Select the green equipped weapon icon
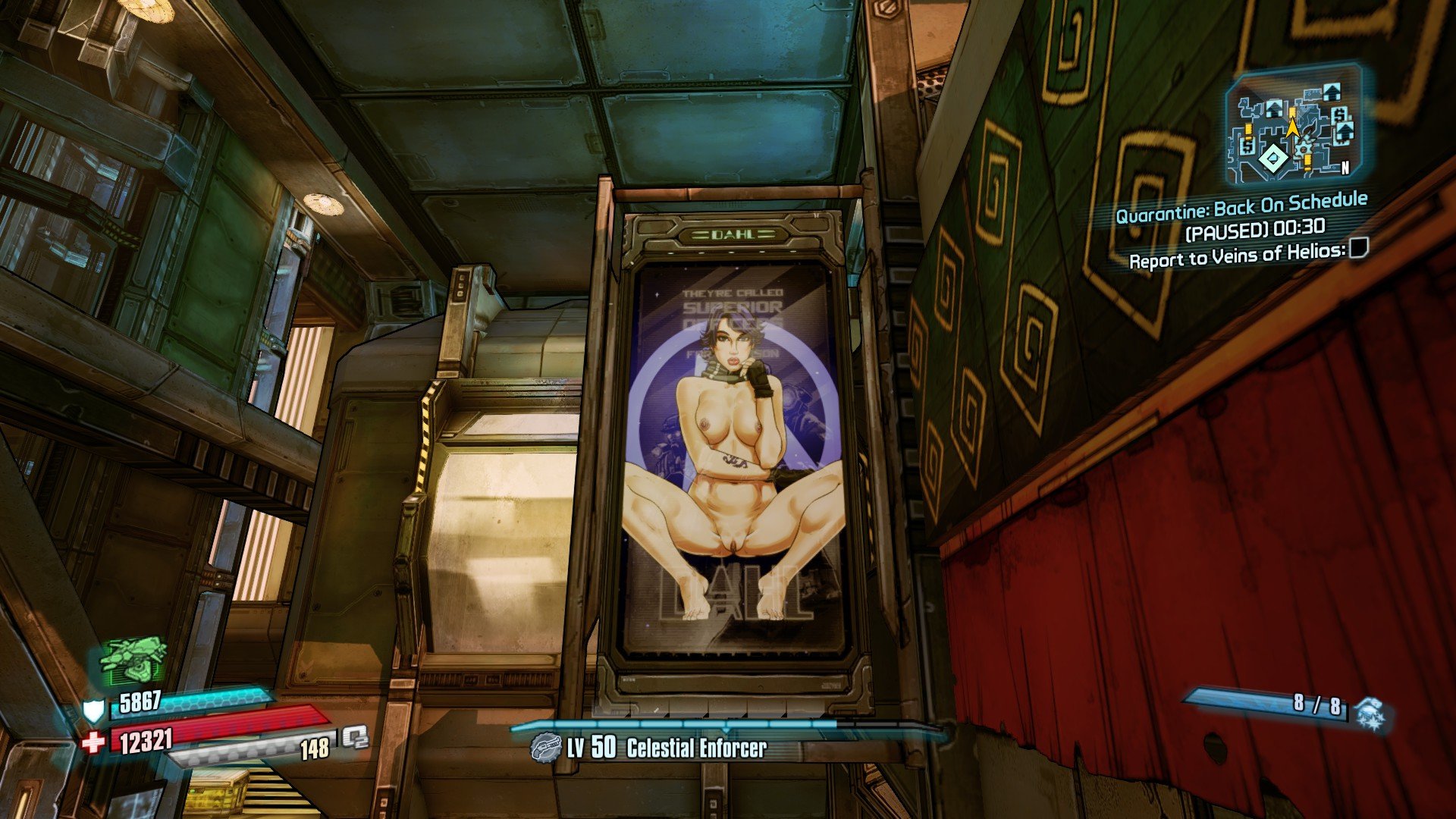 click(133, 659)
